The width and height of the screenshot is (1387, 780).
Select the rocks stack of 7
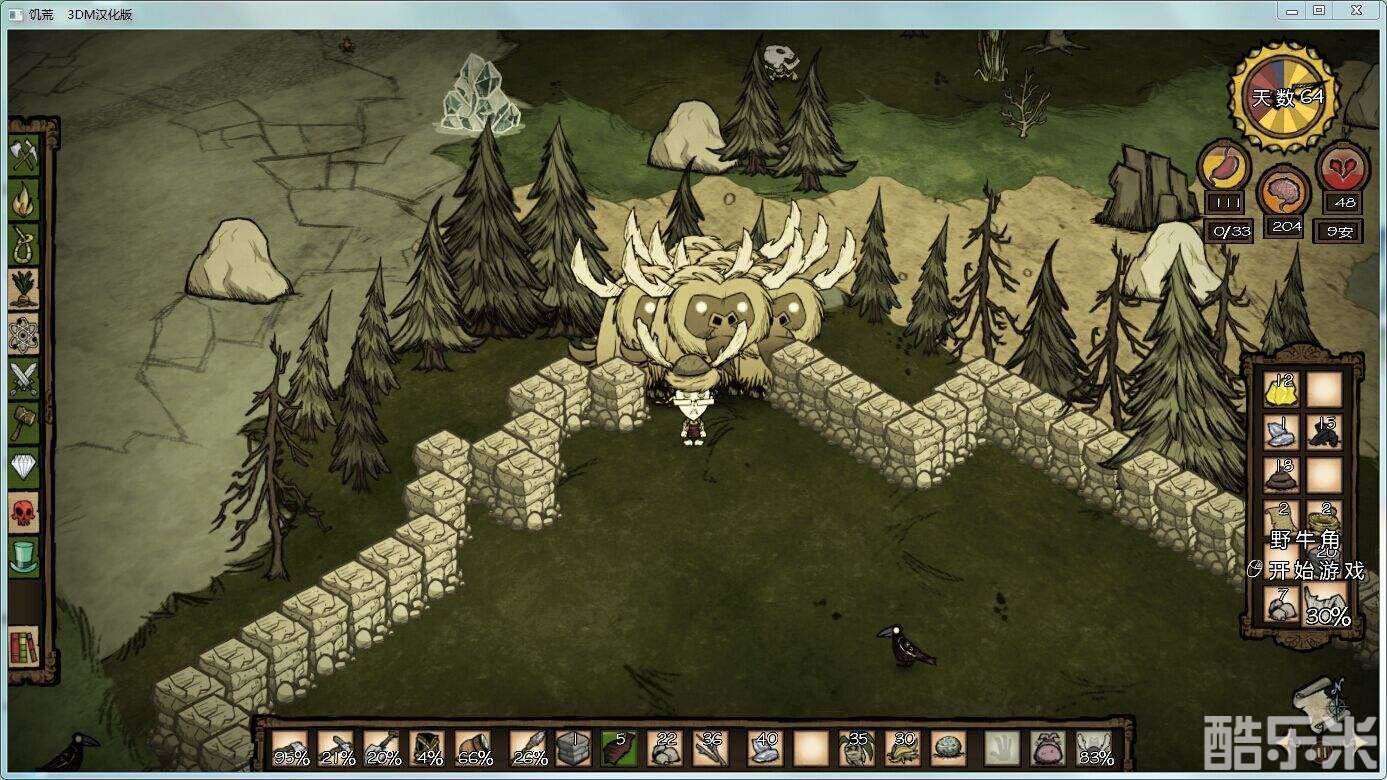[1281, 604]
